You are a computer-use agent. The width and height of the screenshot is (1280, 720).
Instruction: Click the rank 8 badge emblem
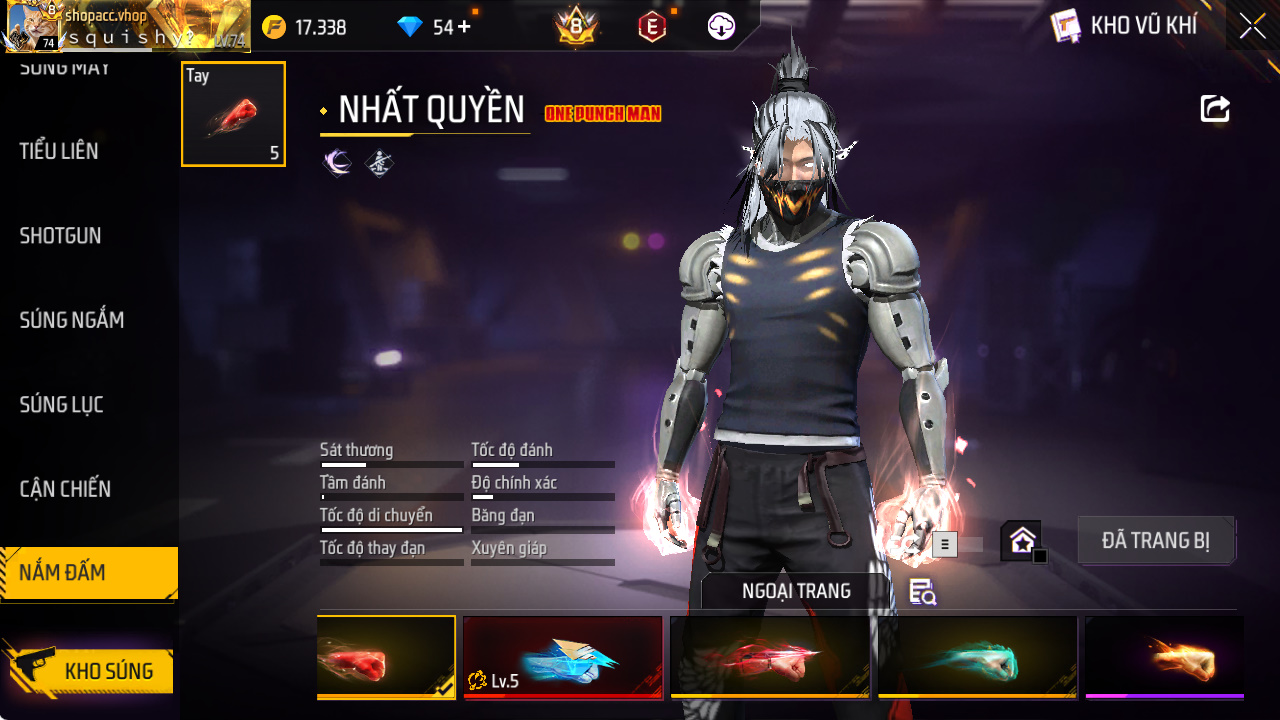tap(574, 26)
